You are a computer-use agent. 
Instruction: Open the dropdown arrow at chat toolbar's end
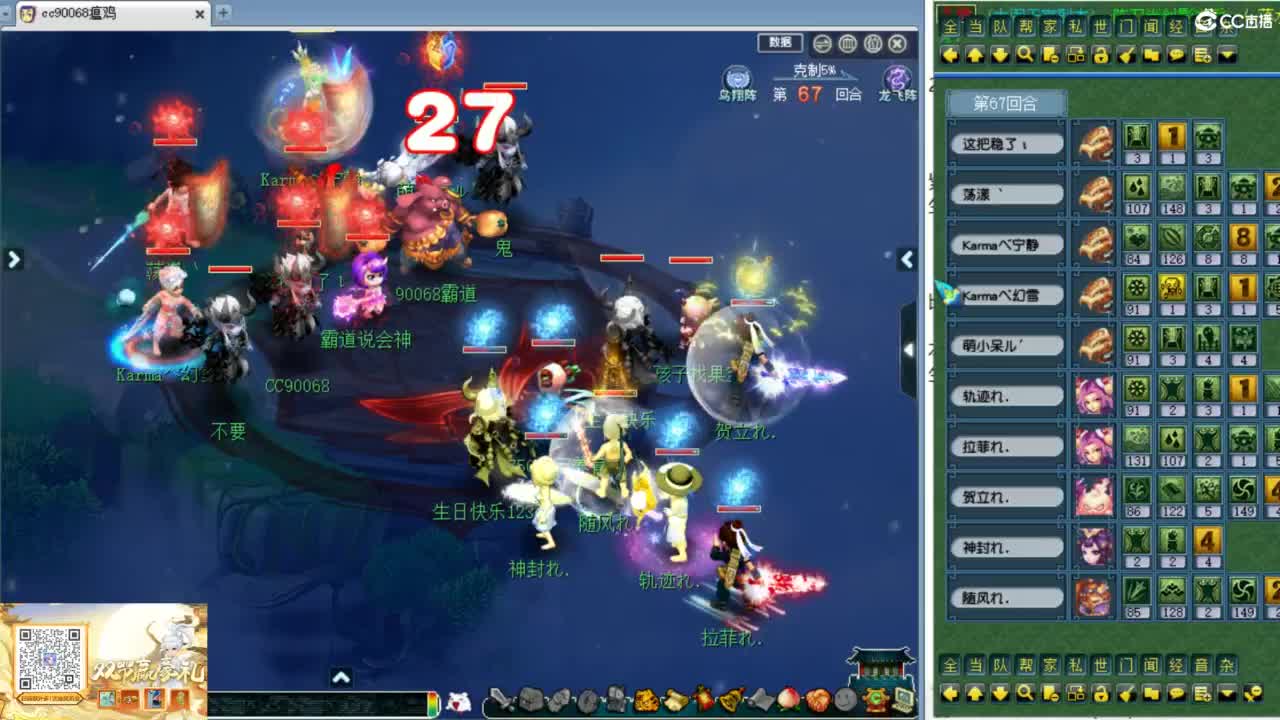1226,55
